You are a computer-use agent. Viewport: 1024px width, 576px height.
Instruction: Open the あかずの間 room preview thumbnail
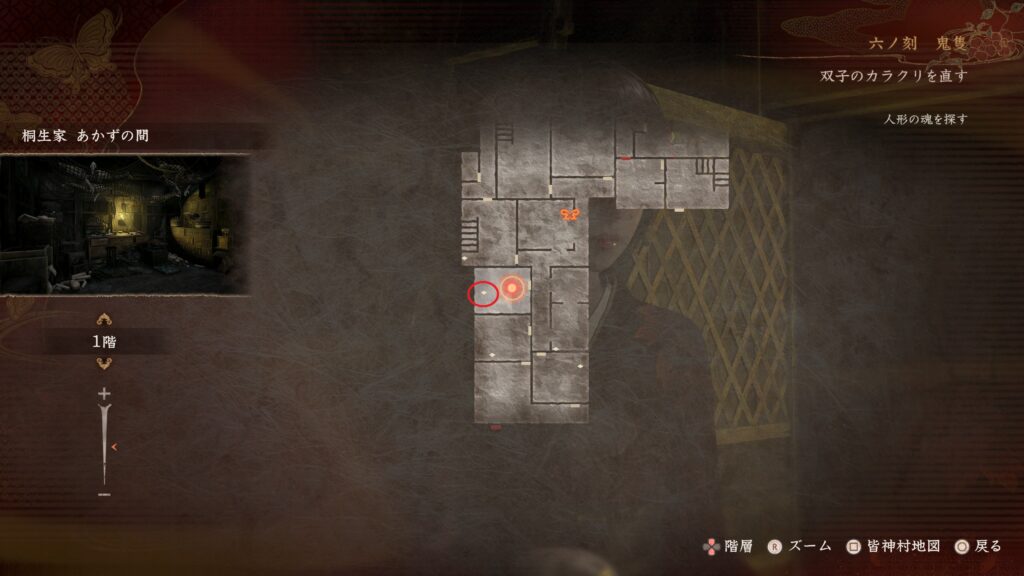tap(124, 224)
